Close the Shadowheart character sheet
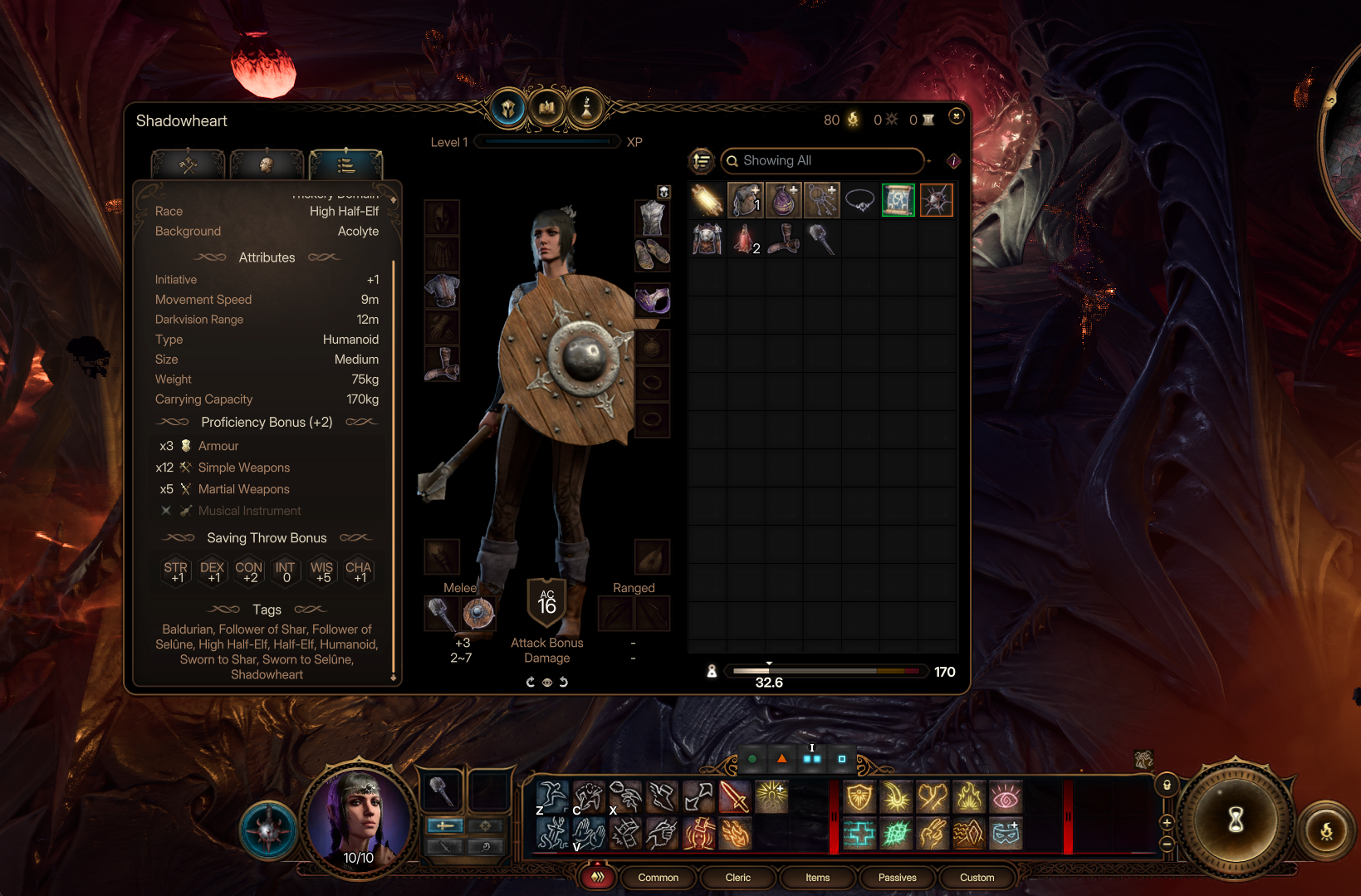Screen dimensions: 1361x896 tap(956, 116)
